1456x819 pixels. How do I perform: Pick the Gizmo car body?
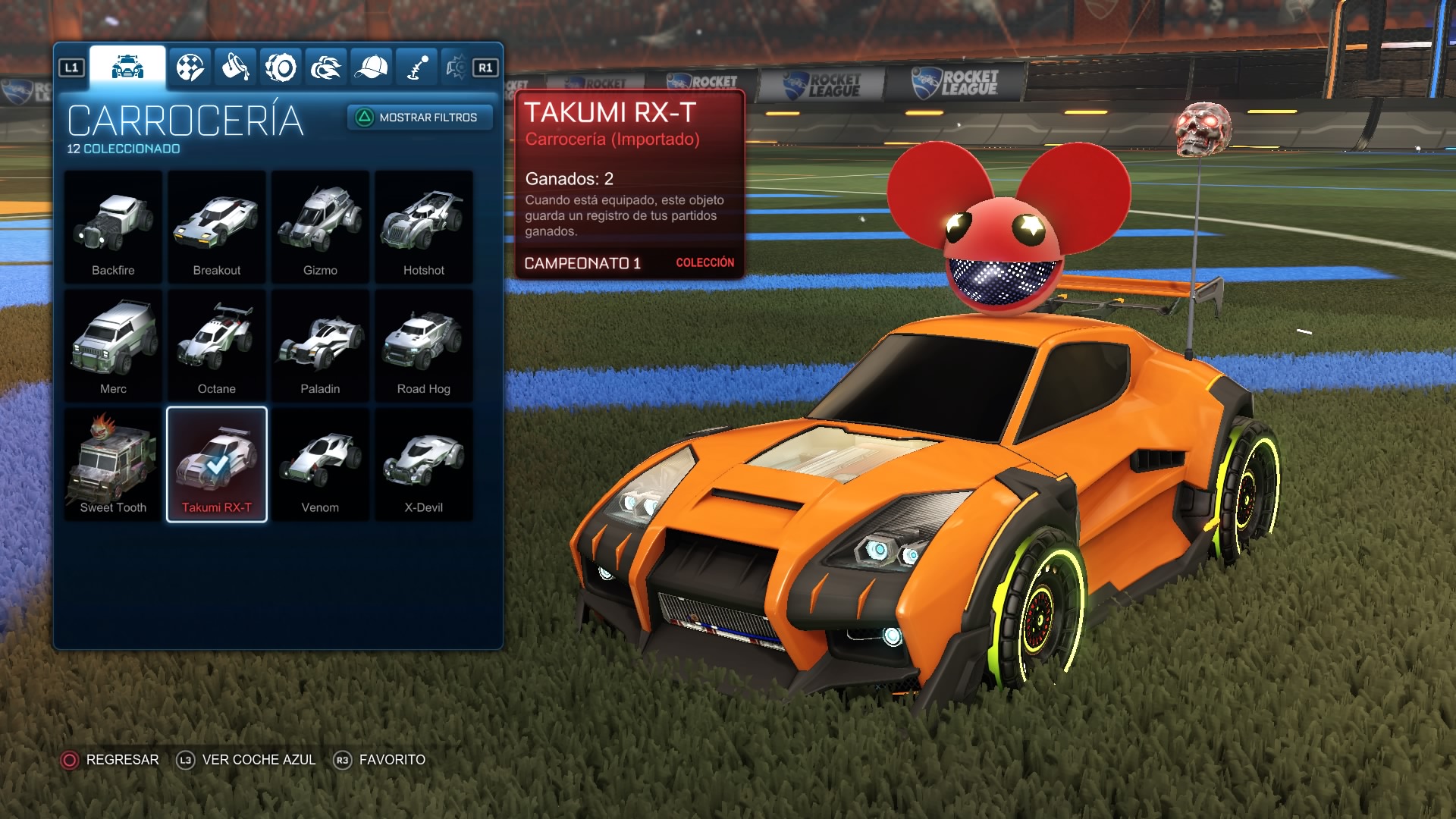pos(320,227)
